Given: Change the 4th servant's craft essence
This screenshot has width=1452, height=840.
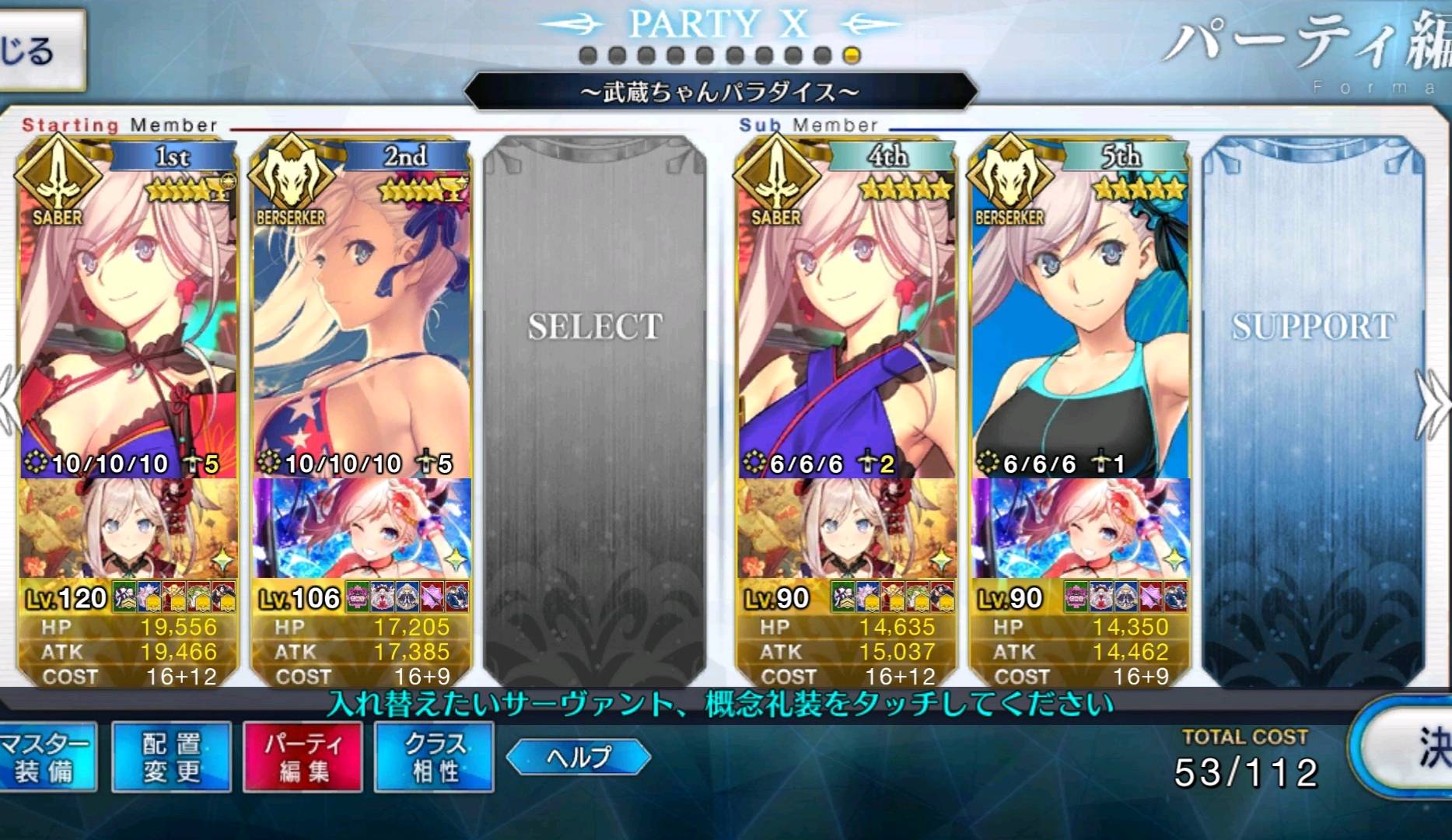Looking at the screenshot, I should click(x=848, y=529).
